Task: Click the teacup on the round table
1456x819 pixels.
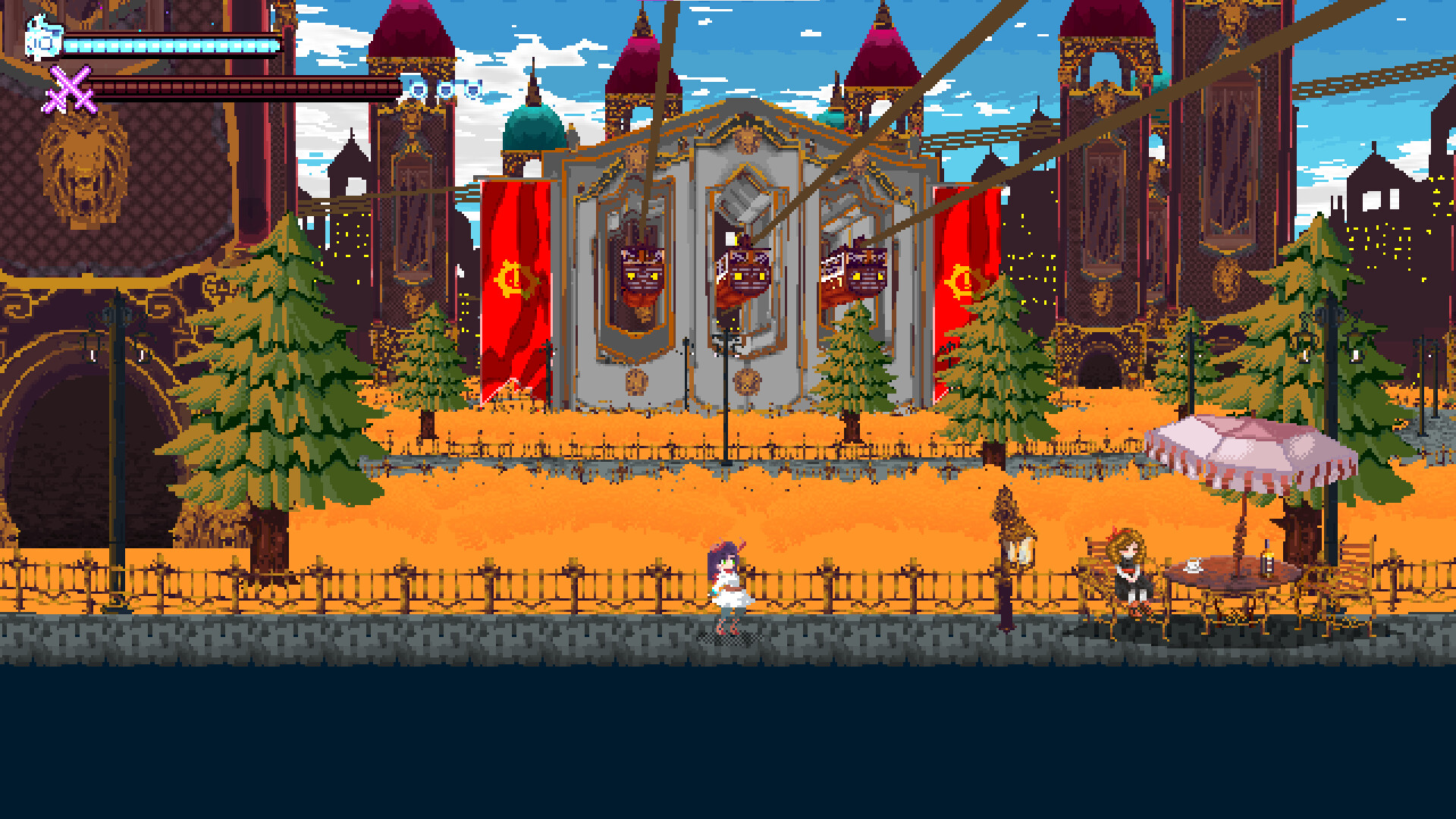Action: tap(1193, 565)
